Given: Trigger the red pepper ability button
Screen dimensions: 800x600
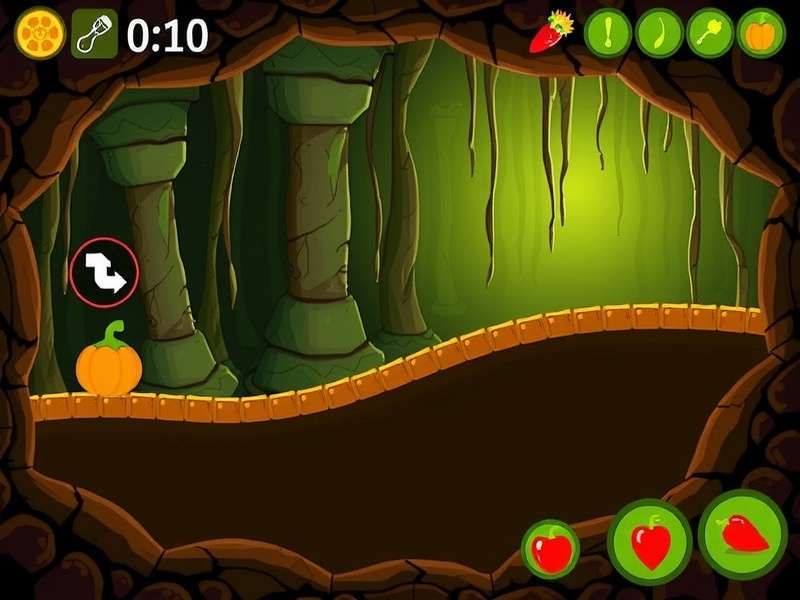Looking at the screenshot, I should [743, 535].
